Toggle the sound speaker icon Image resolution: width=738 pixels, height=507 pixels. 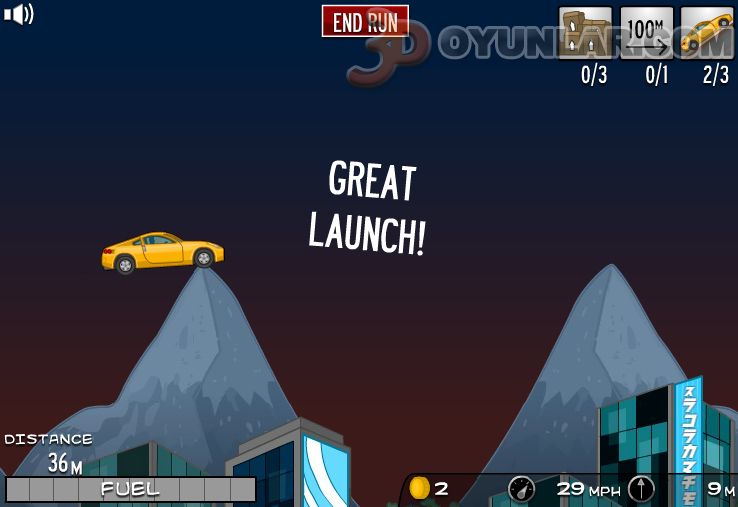[19, 14]
